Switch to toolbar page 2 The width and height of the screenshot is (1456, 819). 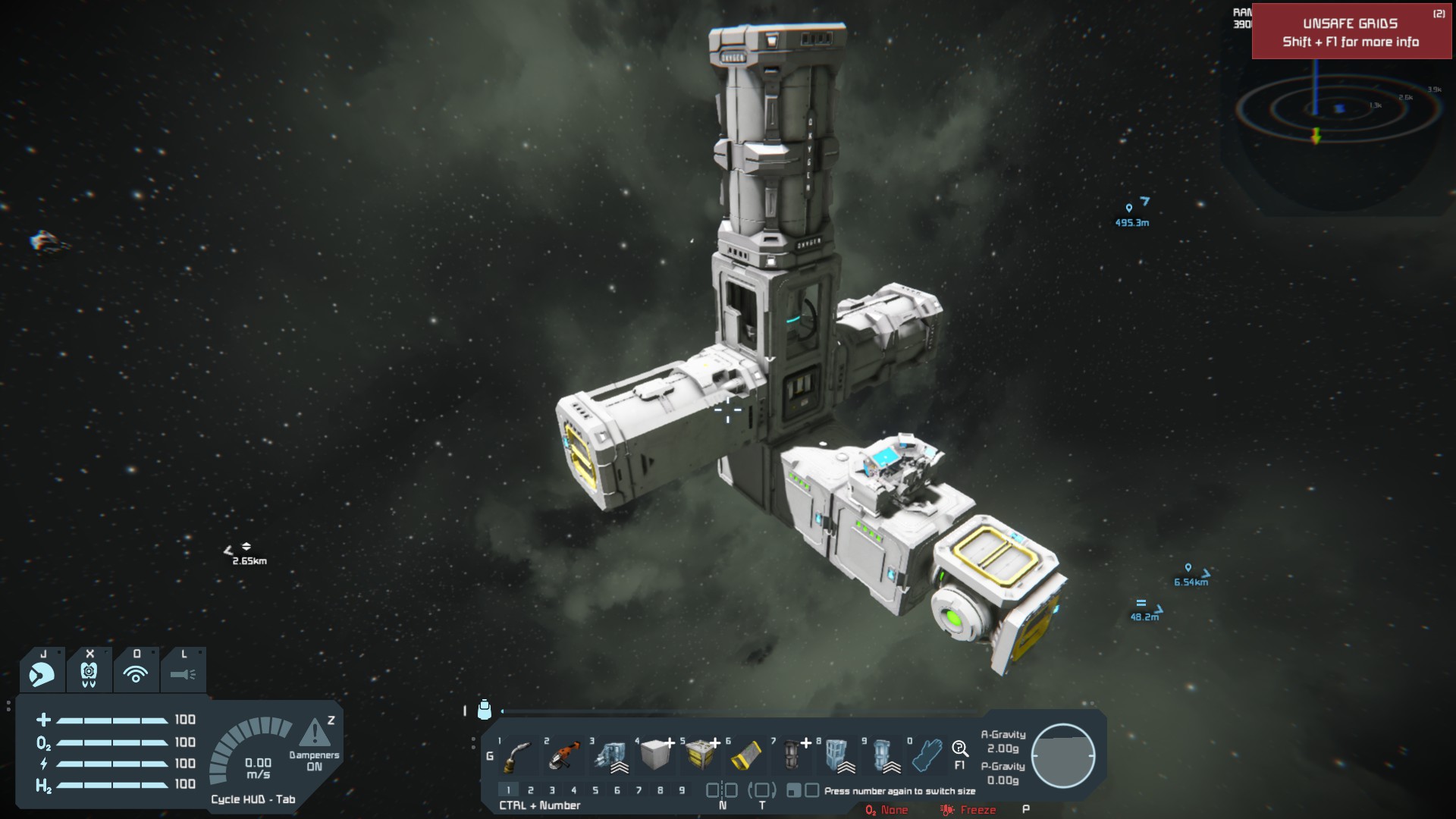(x=531, y=790)
